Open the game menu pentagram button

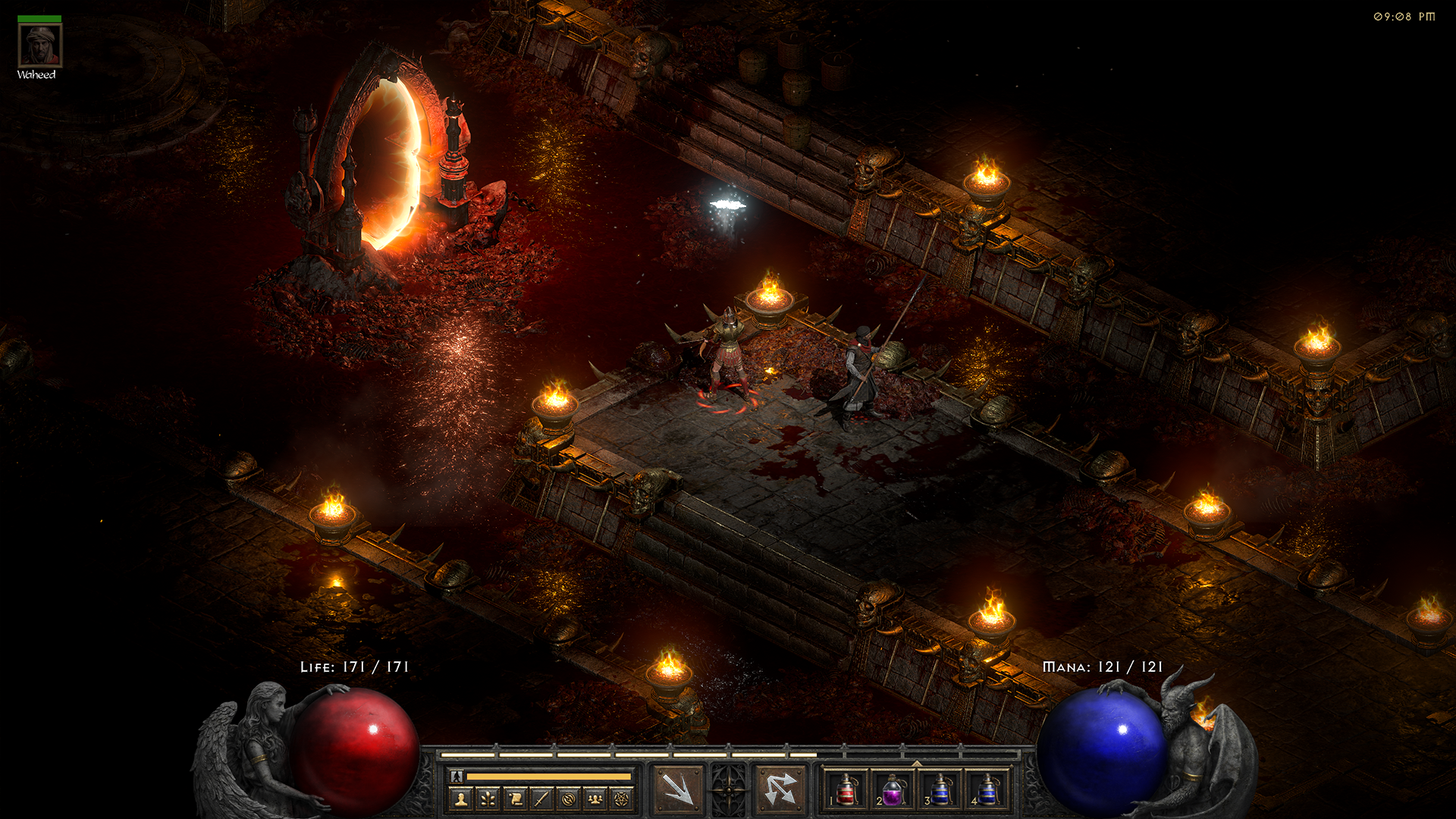point(622,799)
